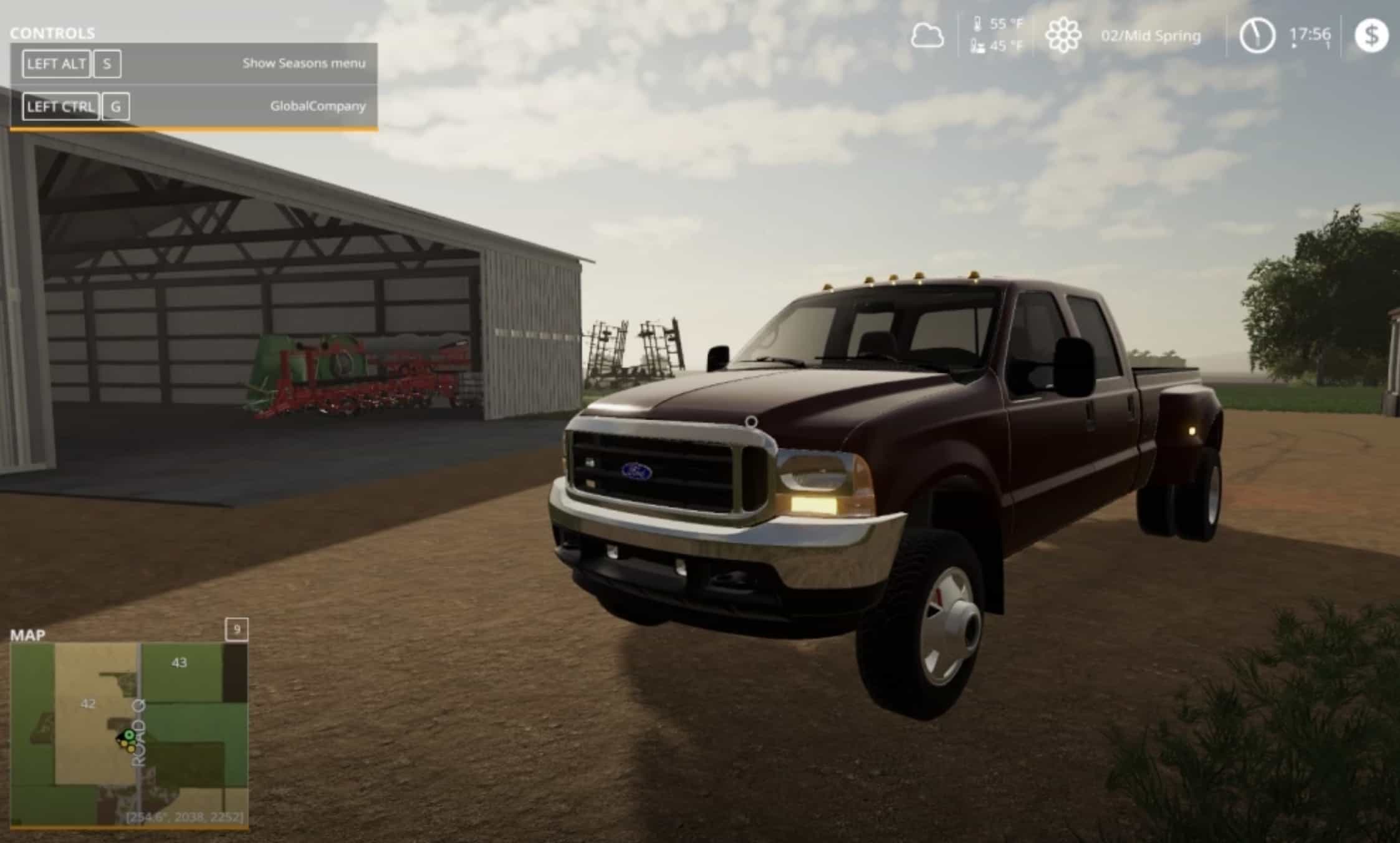The image size is (1400, 843).
Task: Click the dollar sign money icon
Action: [x=1371, y=36]
